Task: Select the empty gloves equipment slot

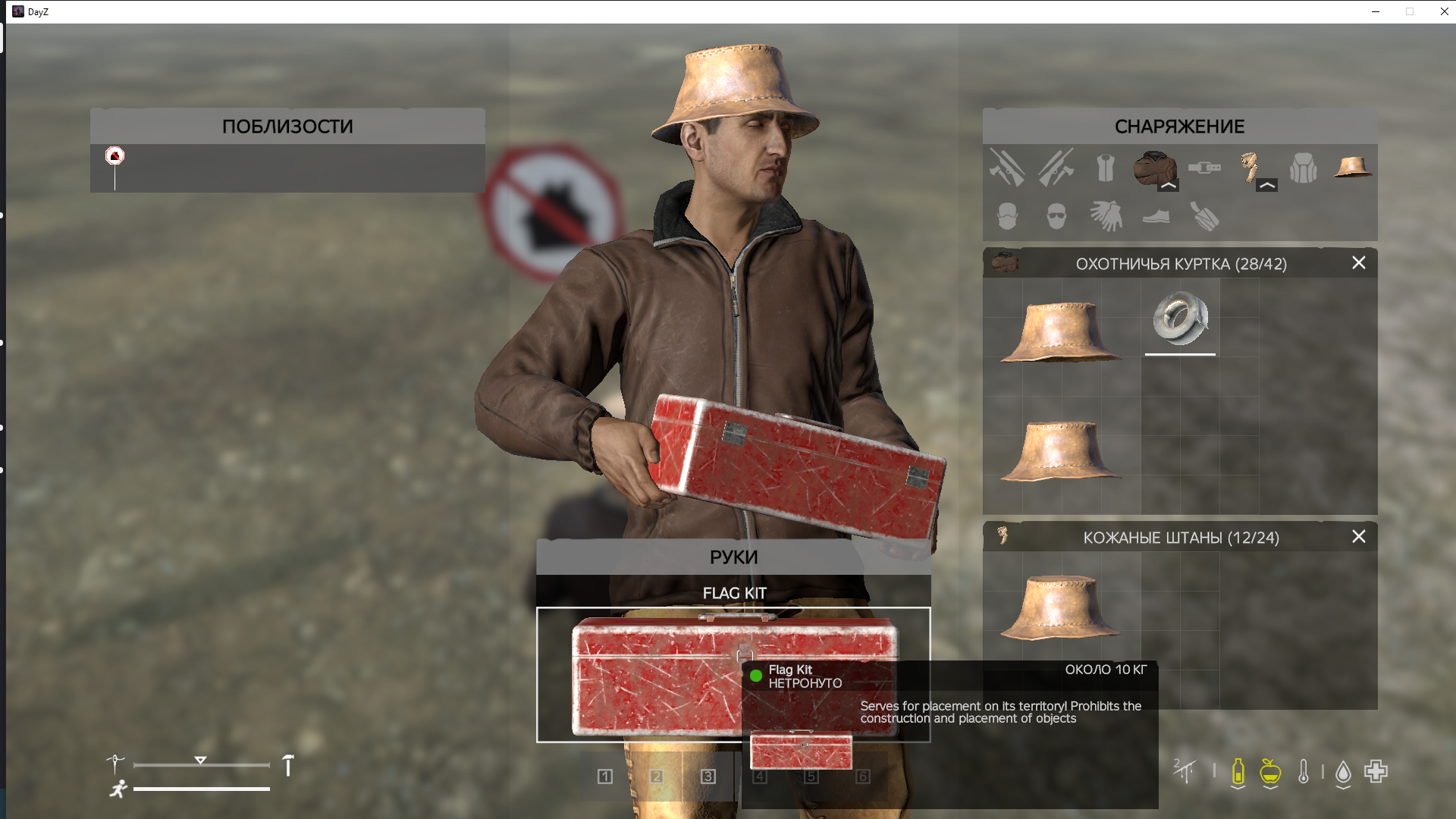Action: [1106, 216]
